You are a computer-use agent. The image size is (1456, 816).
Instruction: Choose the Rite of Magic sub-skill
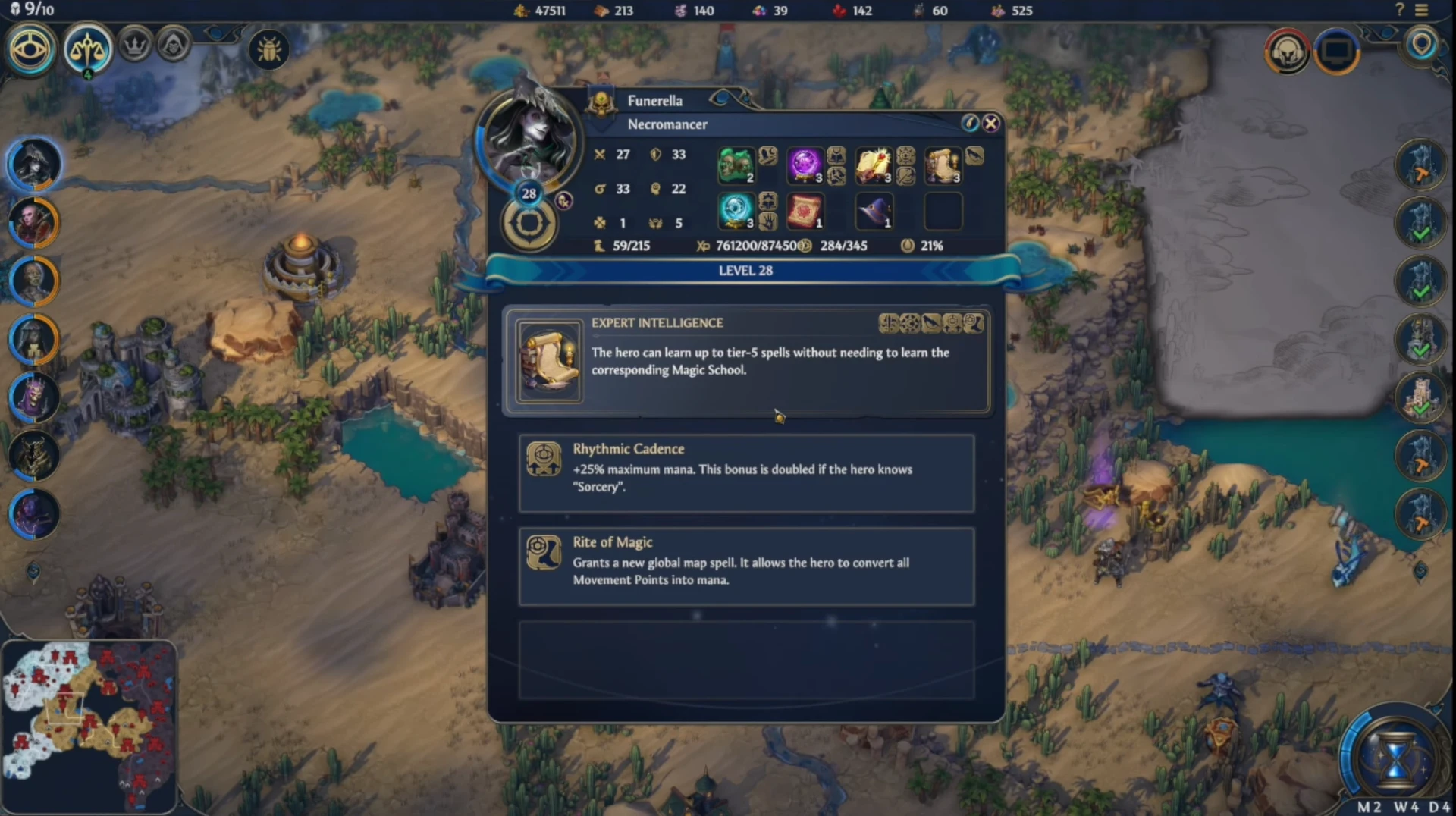746,566
